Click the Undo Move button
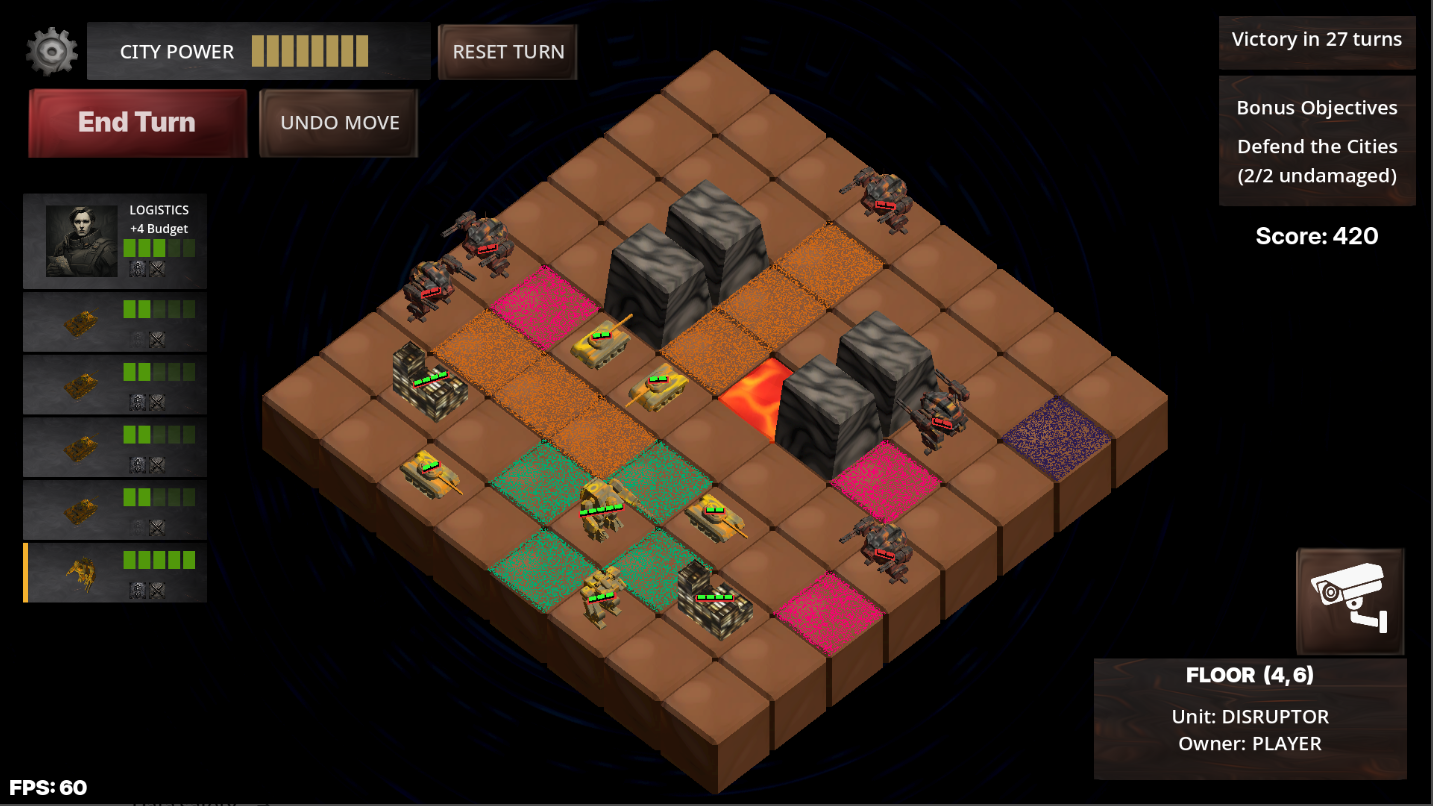Image resolution: width=1433 pixels, height=806 pixels. coord(338,122)
